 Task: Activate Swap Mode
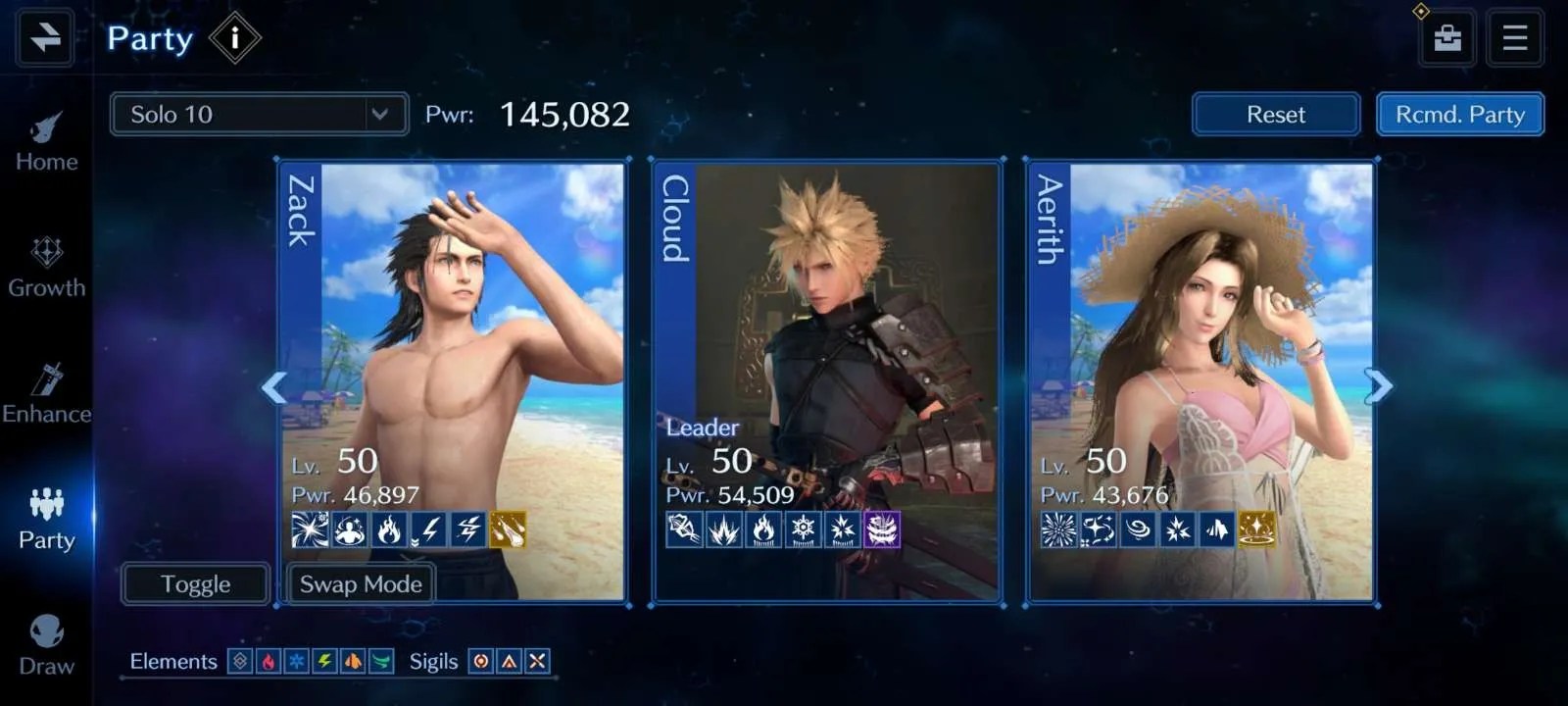(361, 584)
